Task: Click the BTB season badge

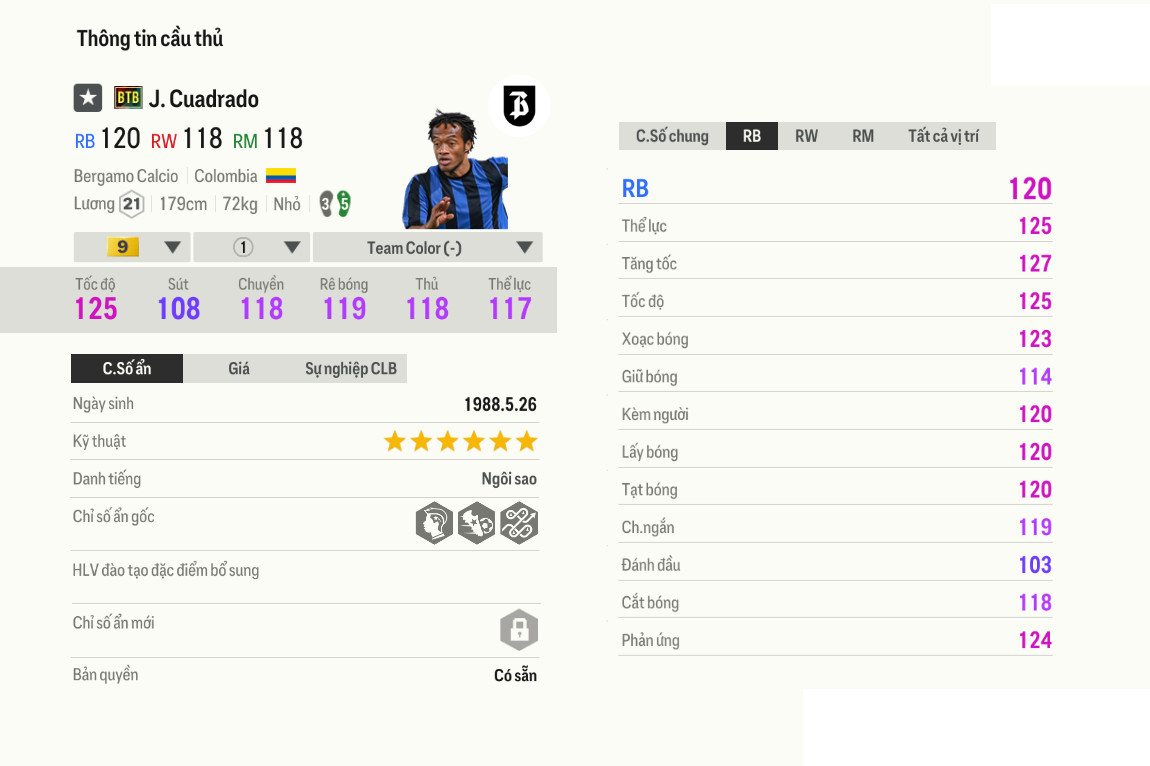Action: [128, 98]
